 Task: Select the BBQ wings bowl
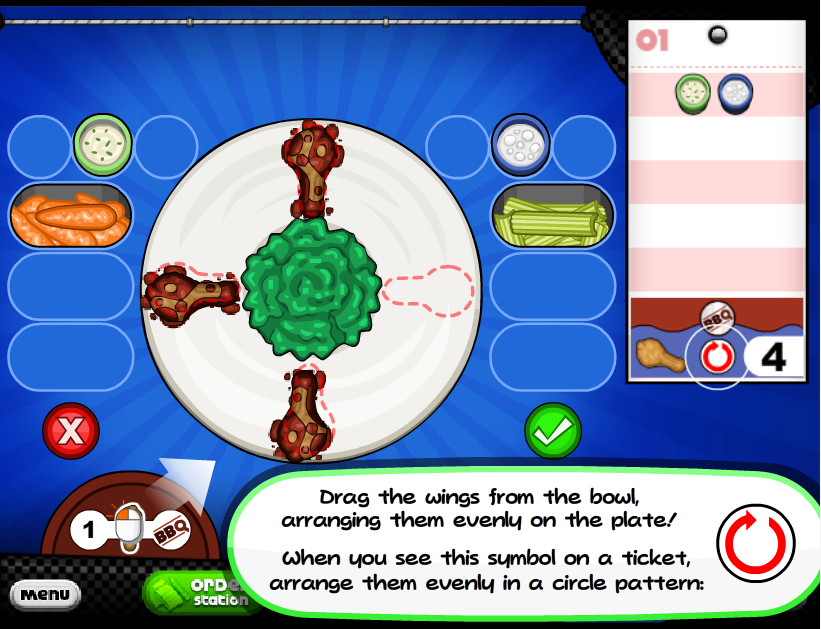tap(128, 527)
